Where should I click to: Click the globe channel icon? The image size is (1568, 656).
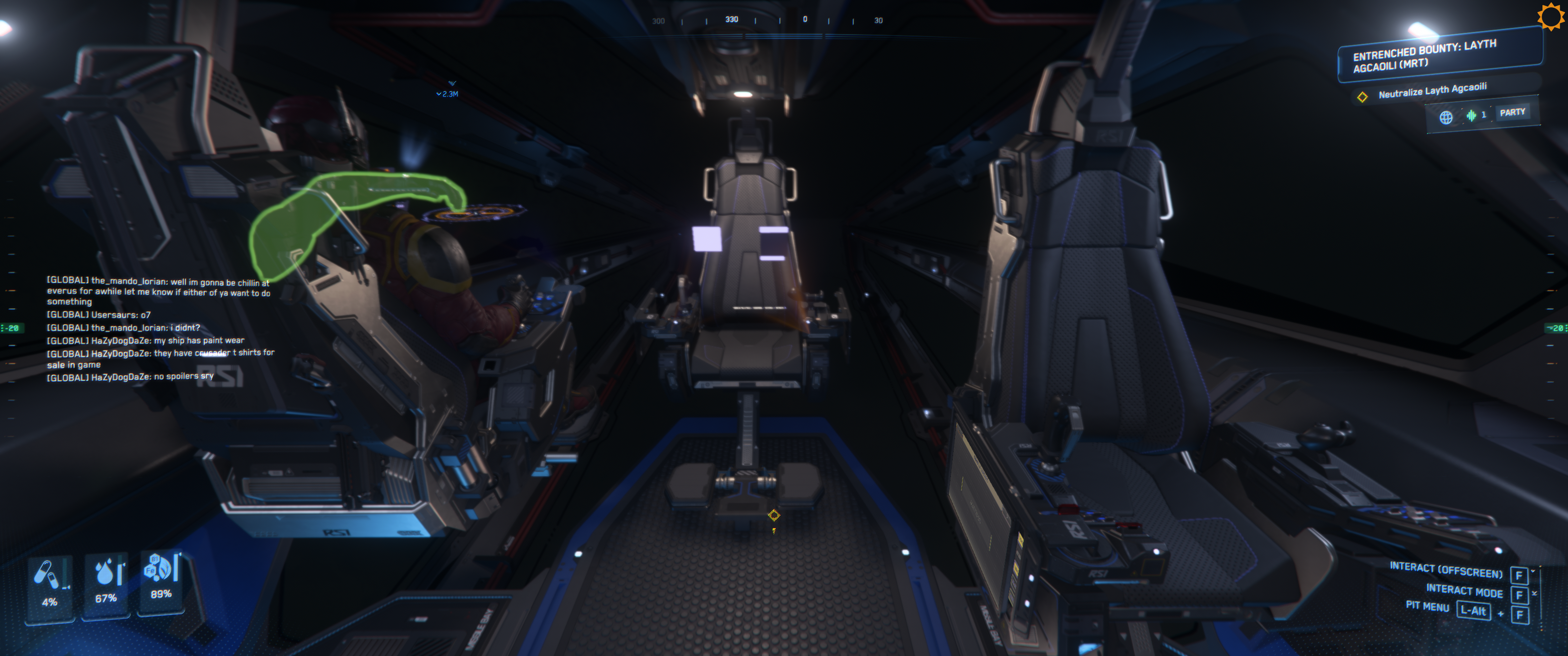[x=1446, y=118]
